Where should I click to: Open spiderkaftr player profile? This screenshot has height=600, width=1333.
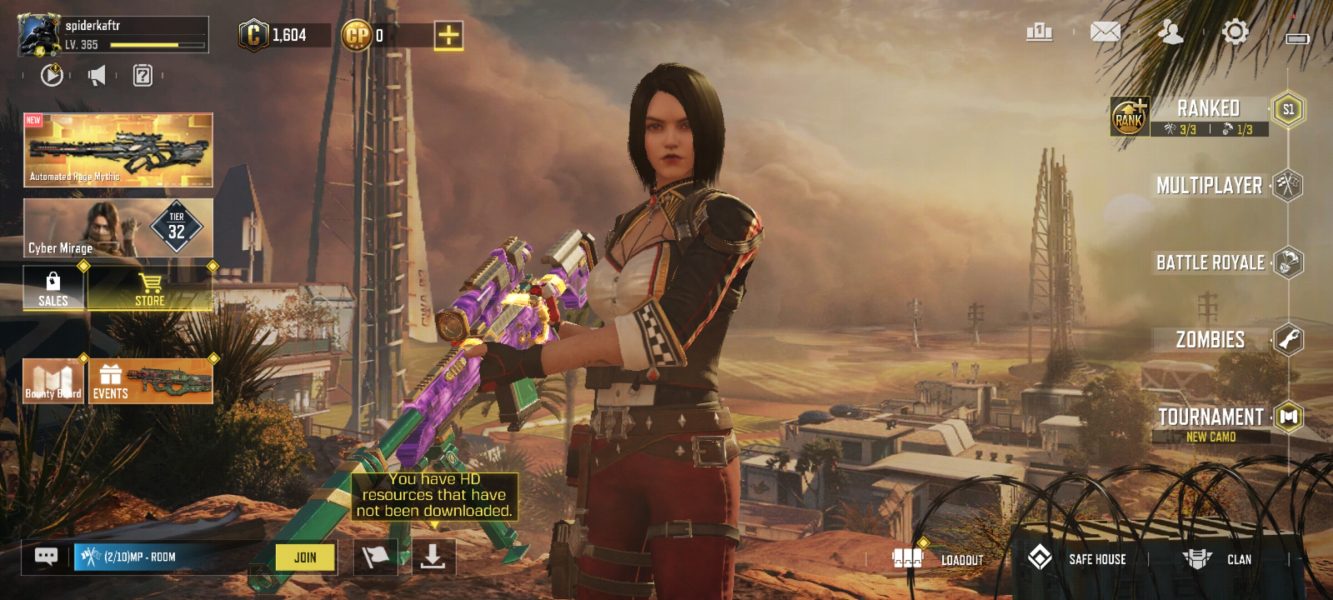coord(113,35)
